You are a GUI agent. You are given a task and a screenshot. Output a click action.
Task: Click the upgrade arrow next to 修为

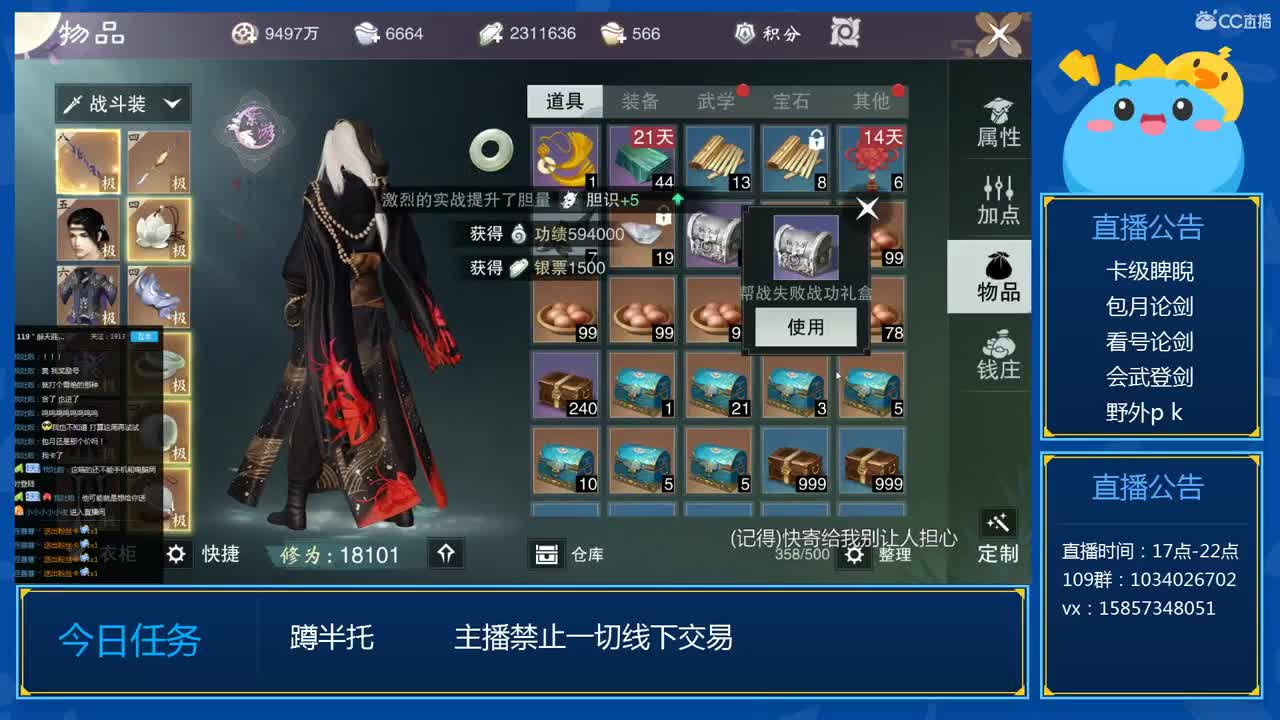tap(447, 554)
